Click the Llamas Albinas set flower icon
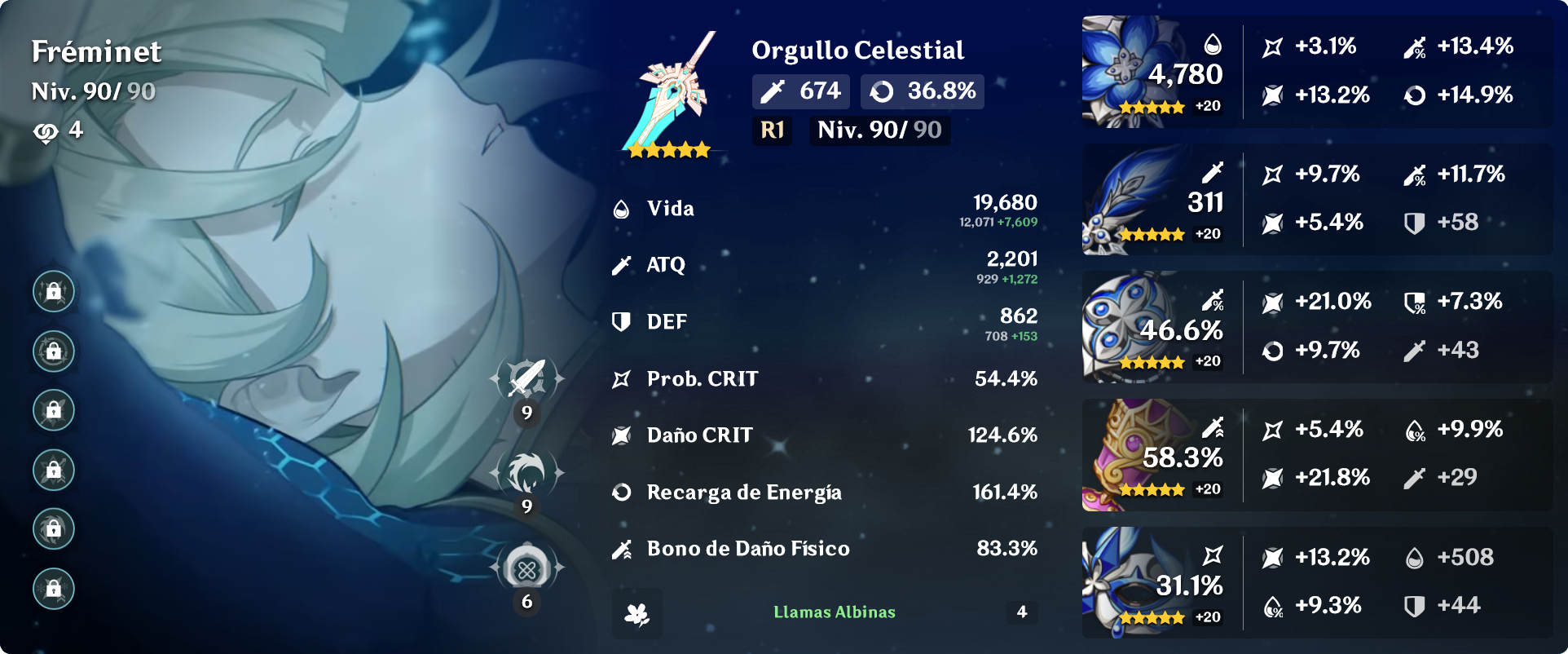Viewport: 1568px width, 654px height. (640, 613)
